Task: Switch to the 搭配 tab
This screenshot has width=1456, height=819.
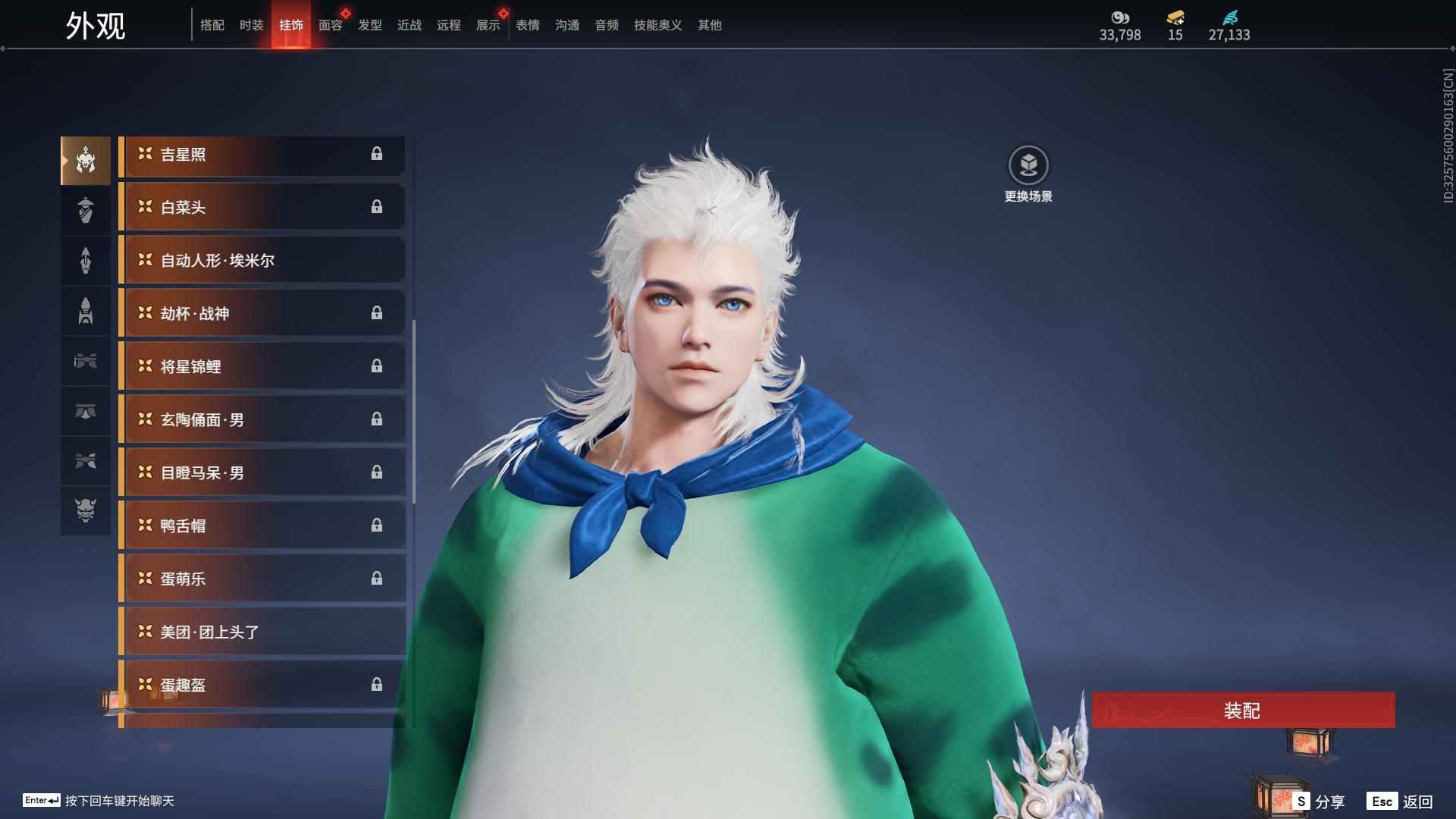Action: coord(212,25)
